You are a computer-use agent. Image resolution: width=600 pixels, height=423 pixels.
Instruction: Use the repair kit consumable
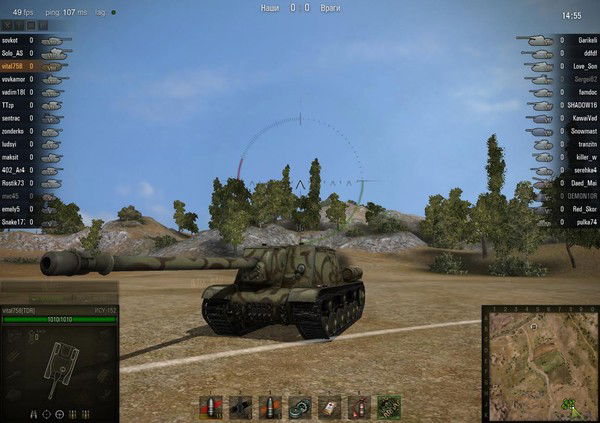[x=299, y=407]
